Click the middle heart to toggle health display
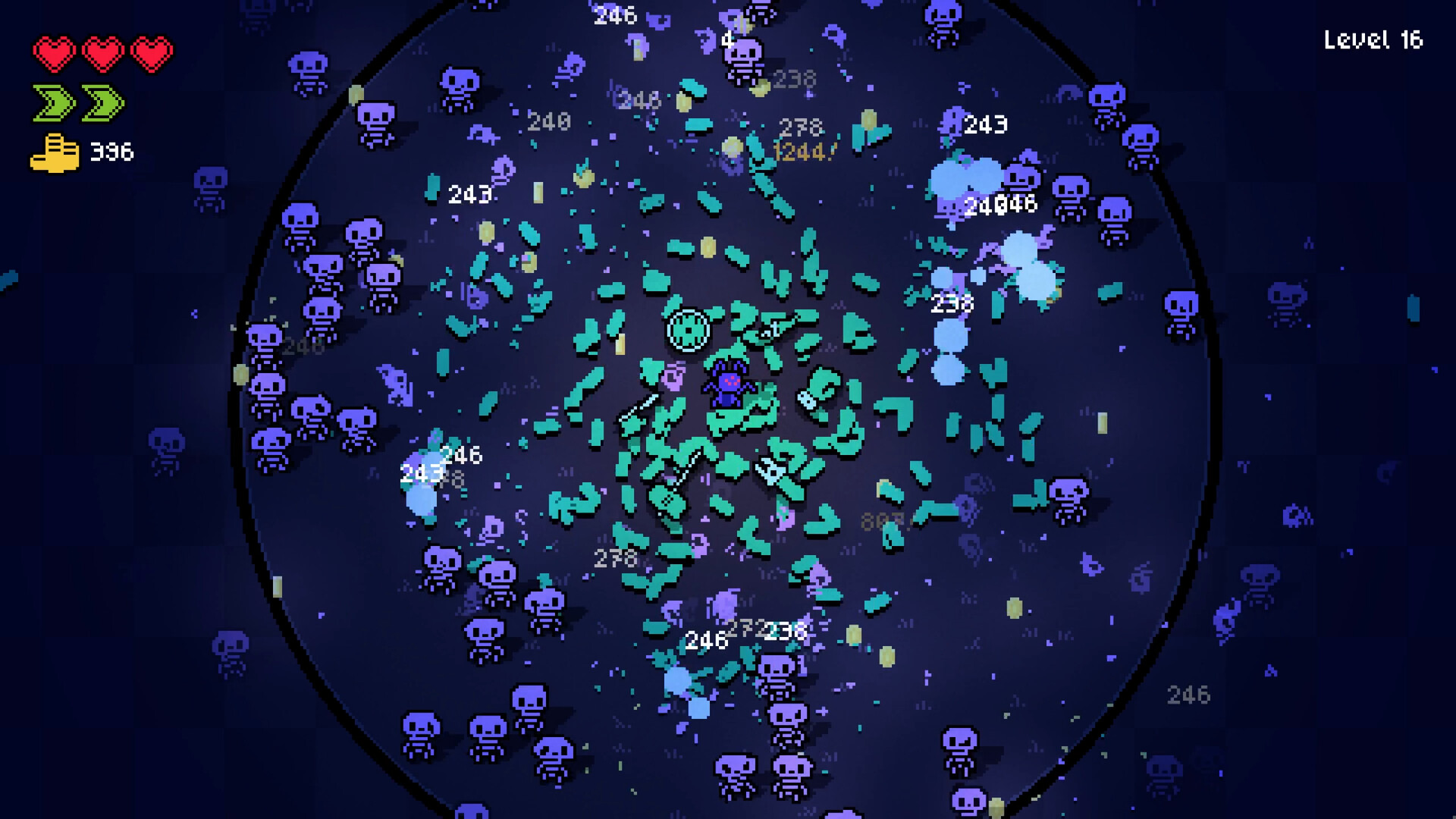This screenshot has width=1456, height=819. click(103, 52)
